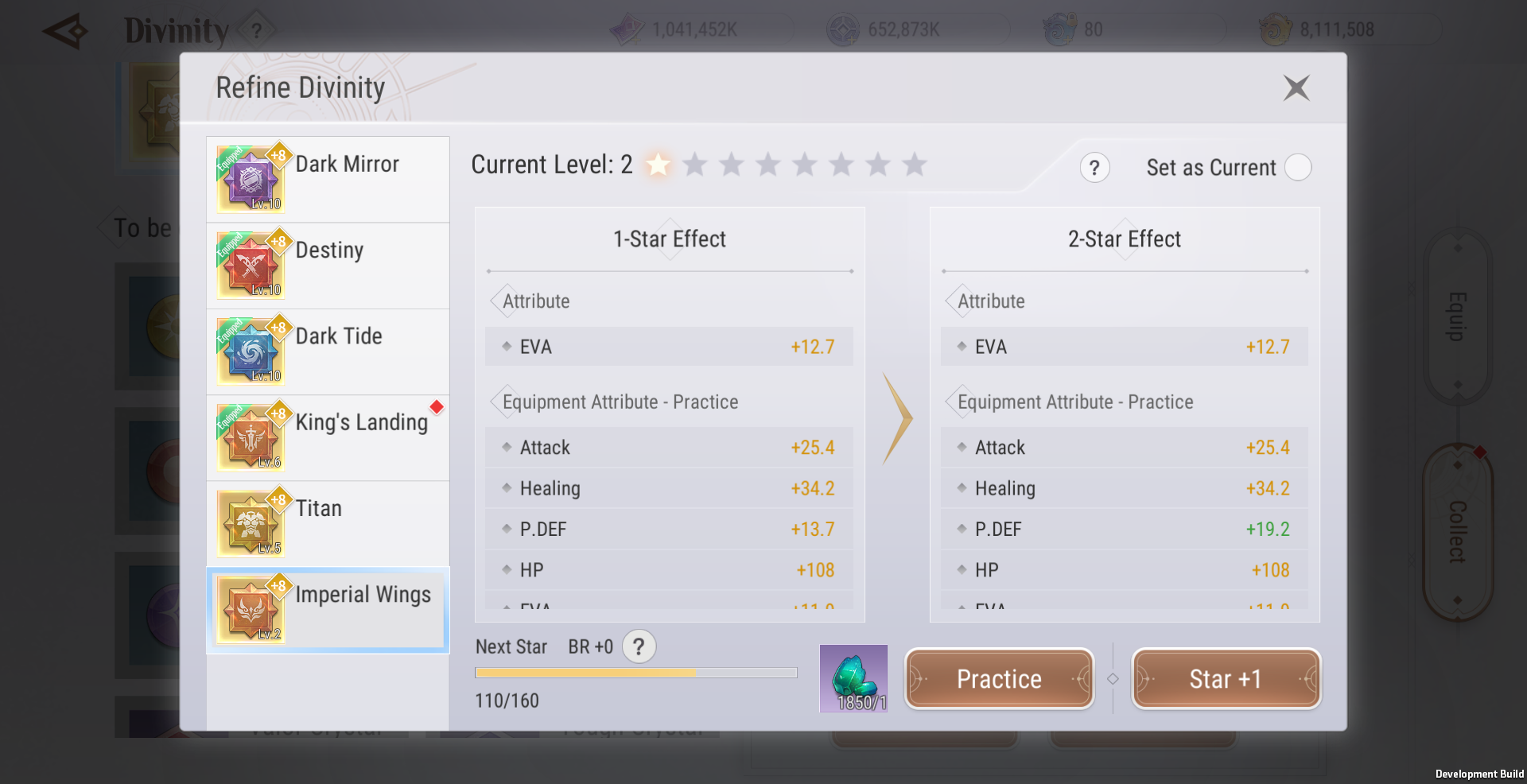Image resolution: width=1527 pixels, height=784 pixels.
Task: Upgrade with the Star +1 button
Action: [1226, 679]
